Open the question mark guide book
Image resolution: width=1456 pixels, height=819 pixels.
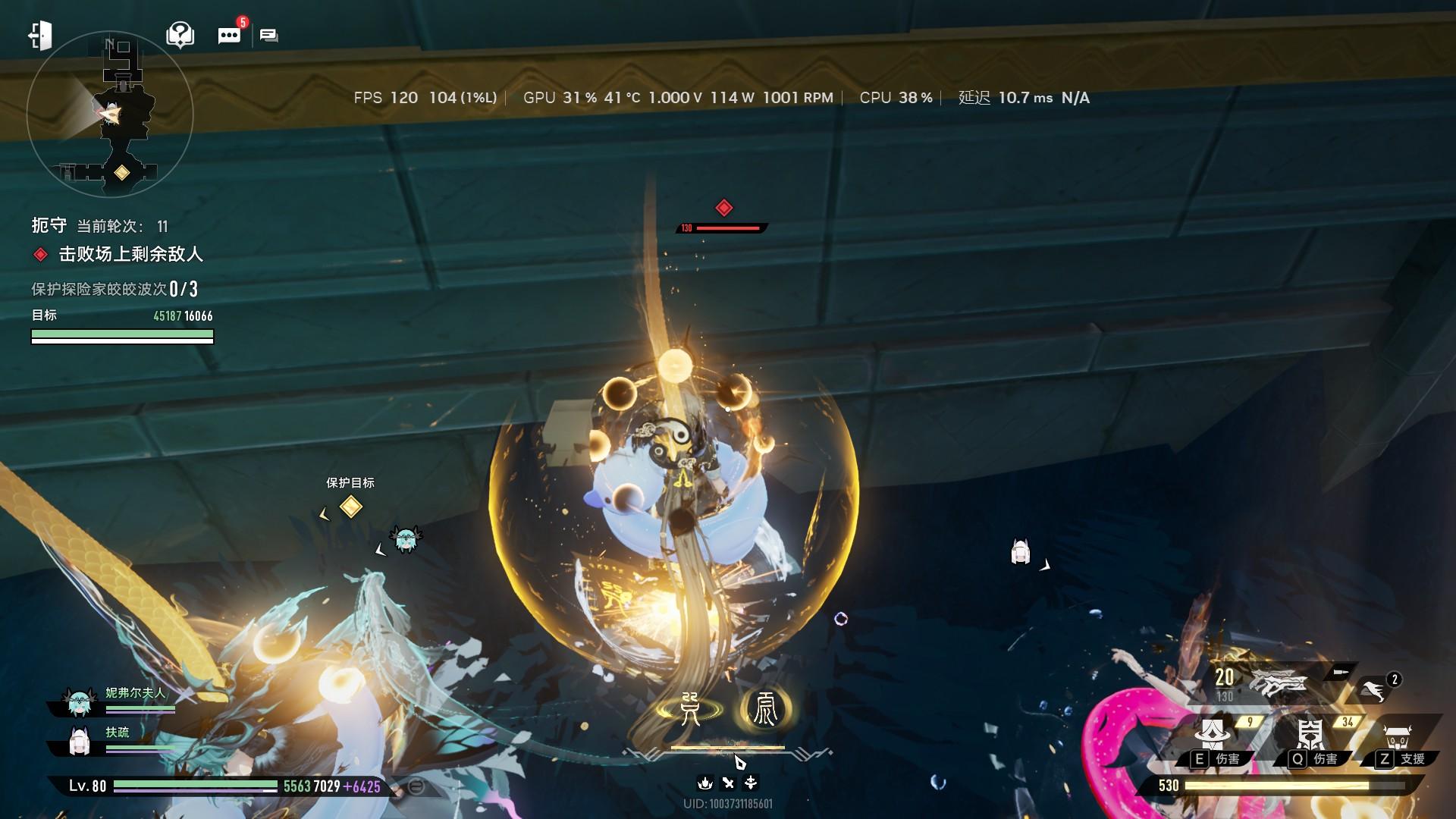tap(180, 35)
